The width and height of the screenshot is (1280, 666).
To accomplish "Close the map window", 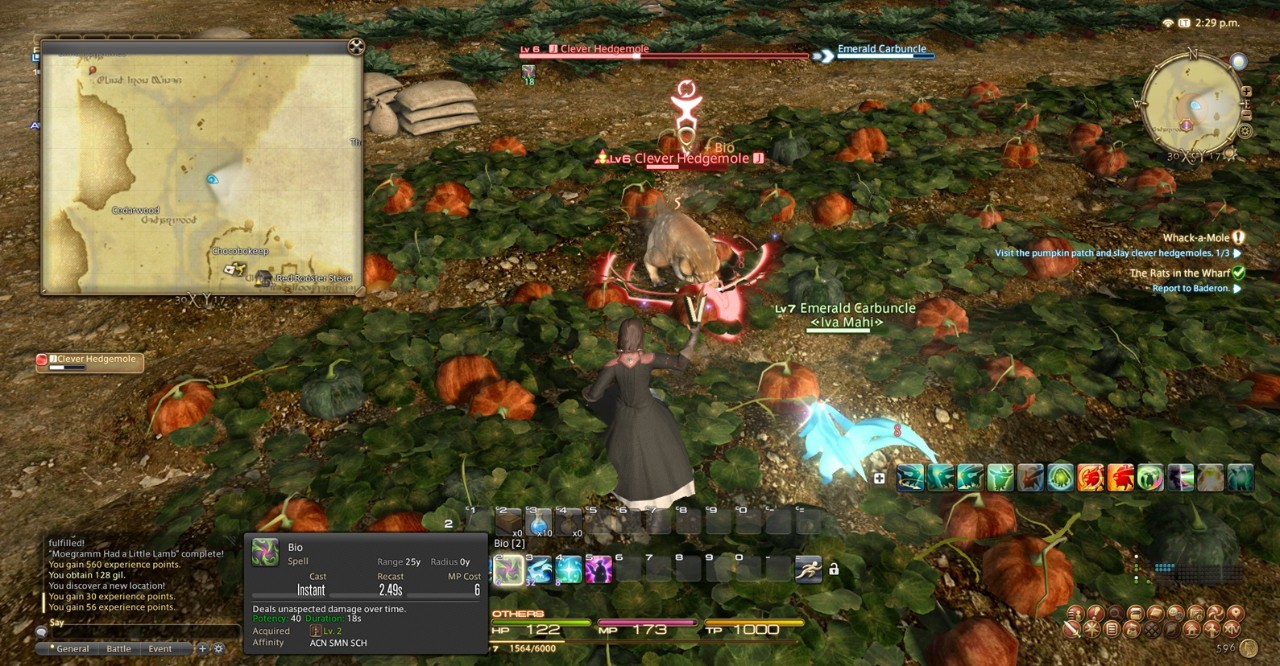I will click(355, 46).
